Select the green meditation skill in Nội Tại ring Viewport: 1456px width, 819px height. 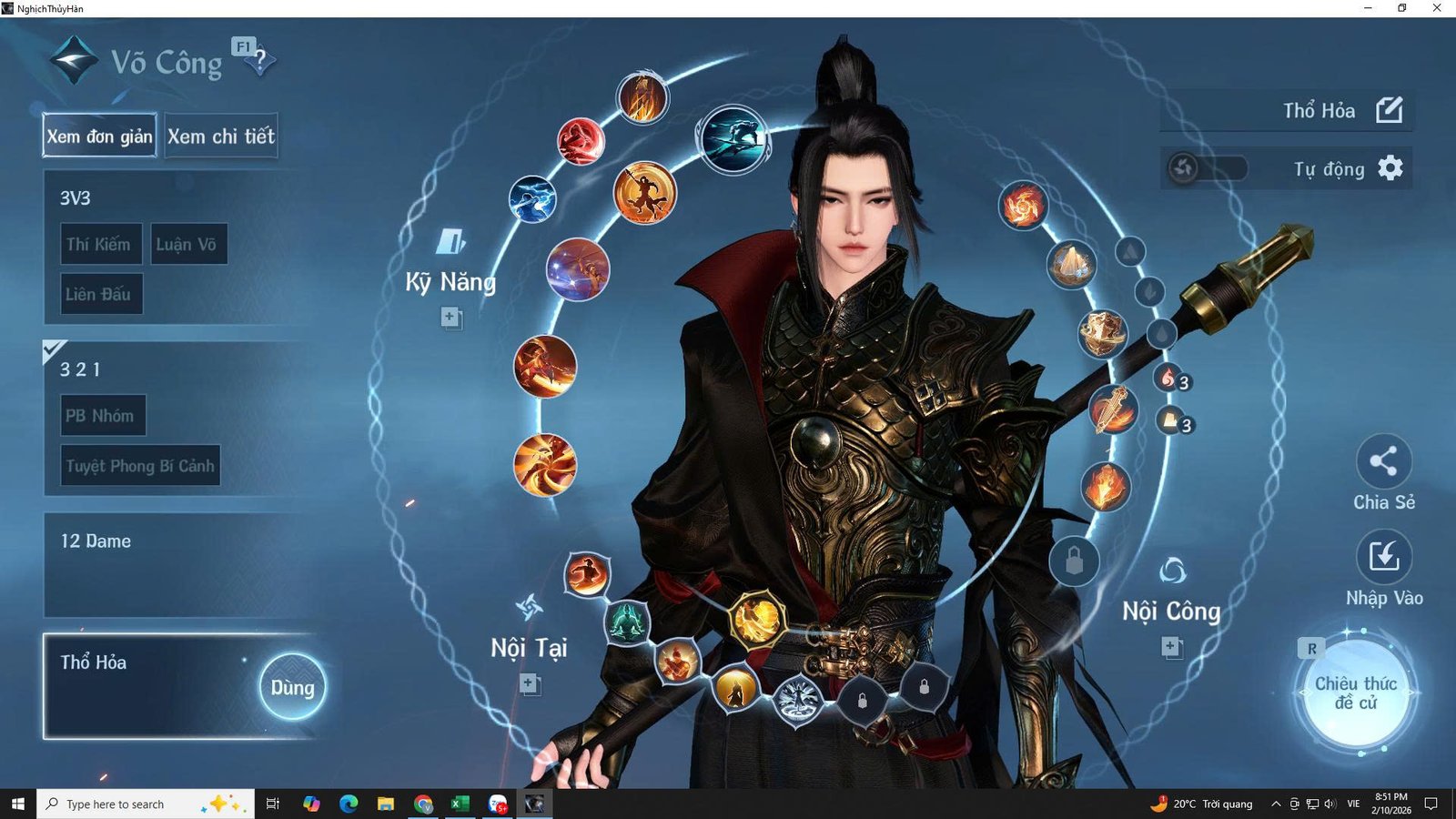626,623
